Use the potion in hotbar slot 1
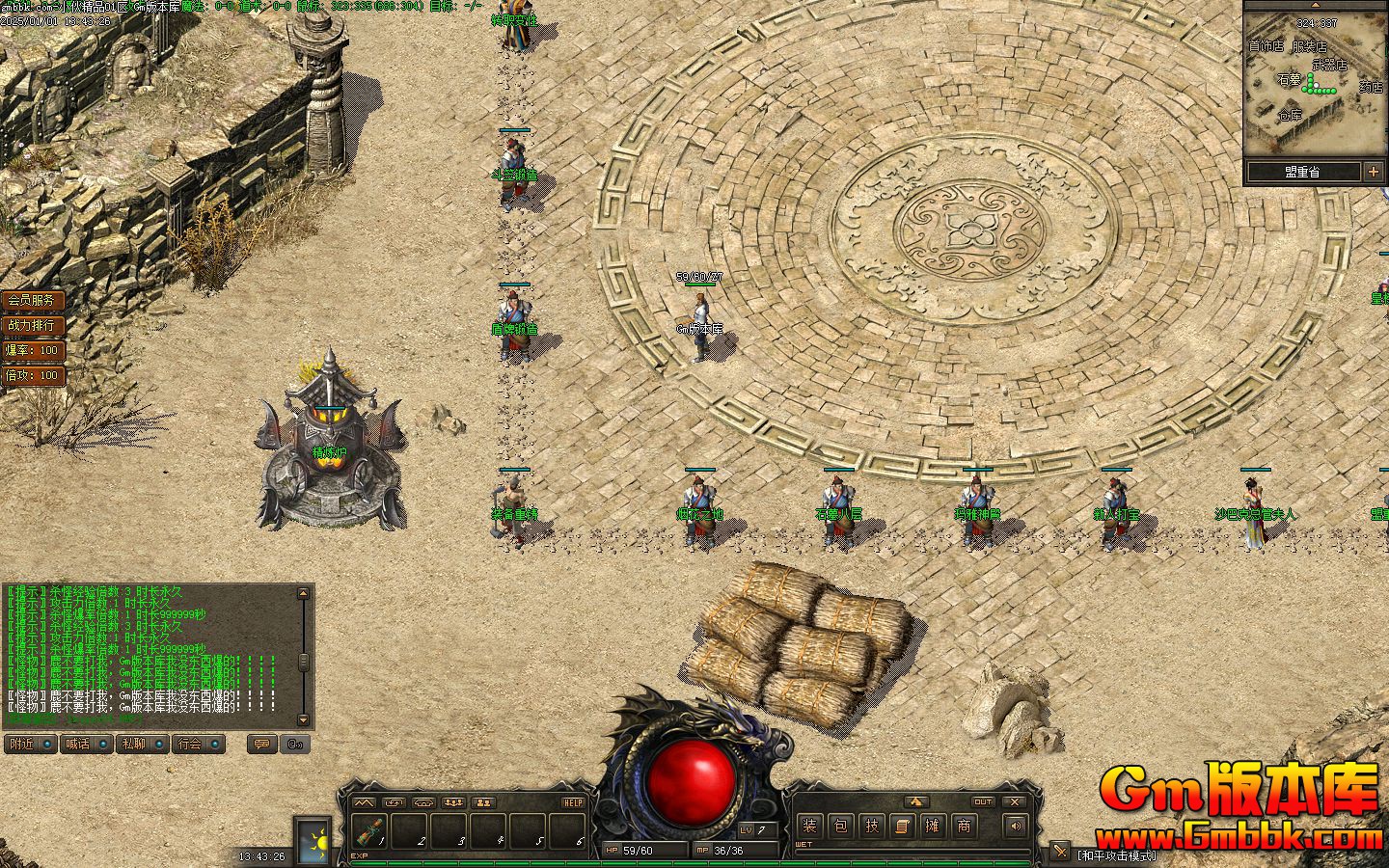 (369, 829)
